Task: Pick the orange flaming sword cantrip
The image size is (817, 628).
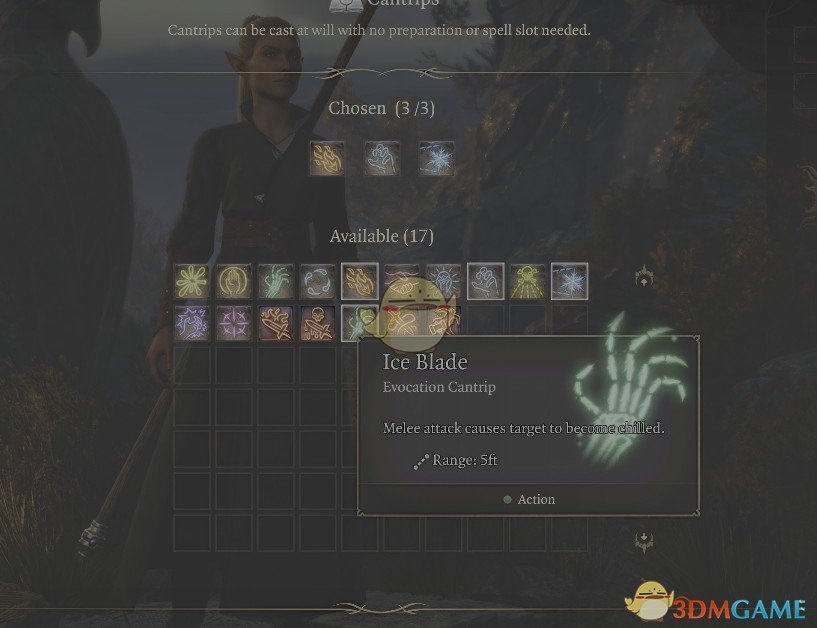Action: 276,323
